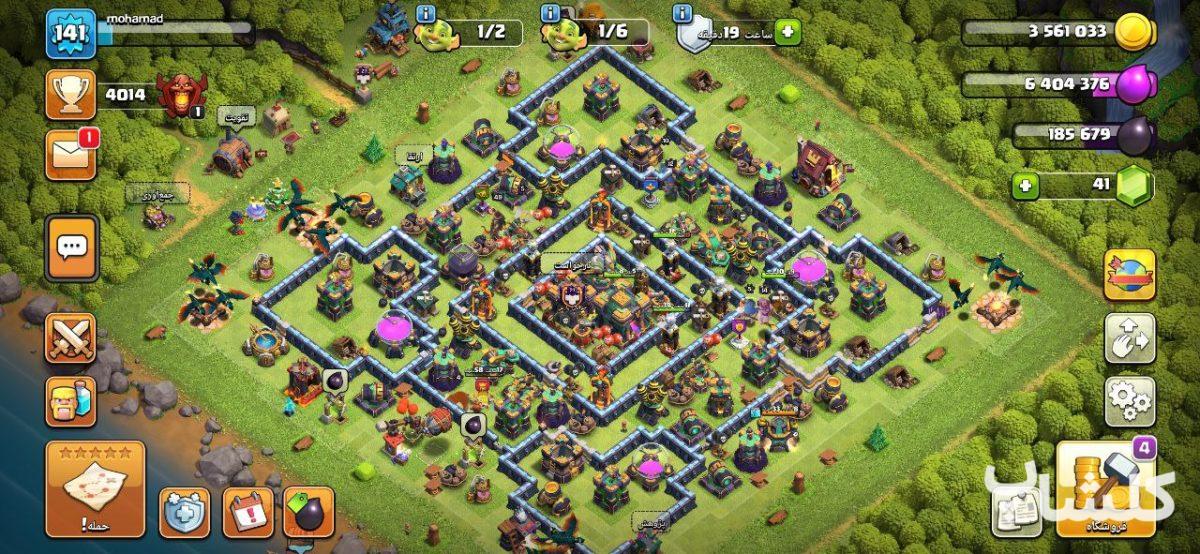Add gems with the green plus button

(x=1024, y=185)
